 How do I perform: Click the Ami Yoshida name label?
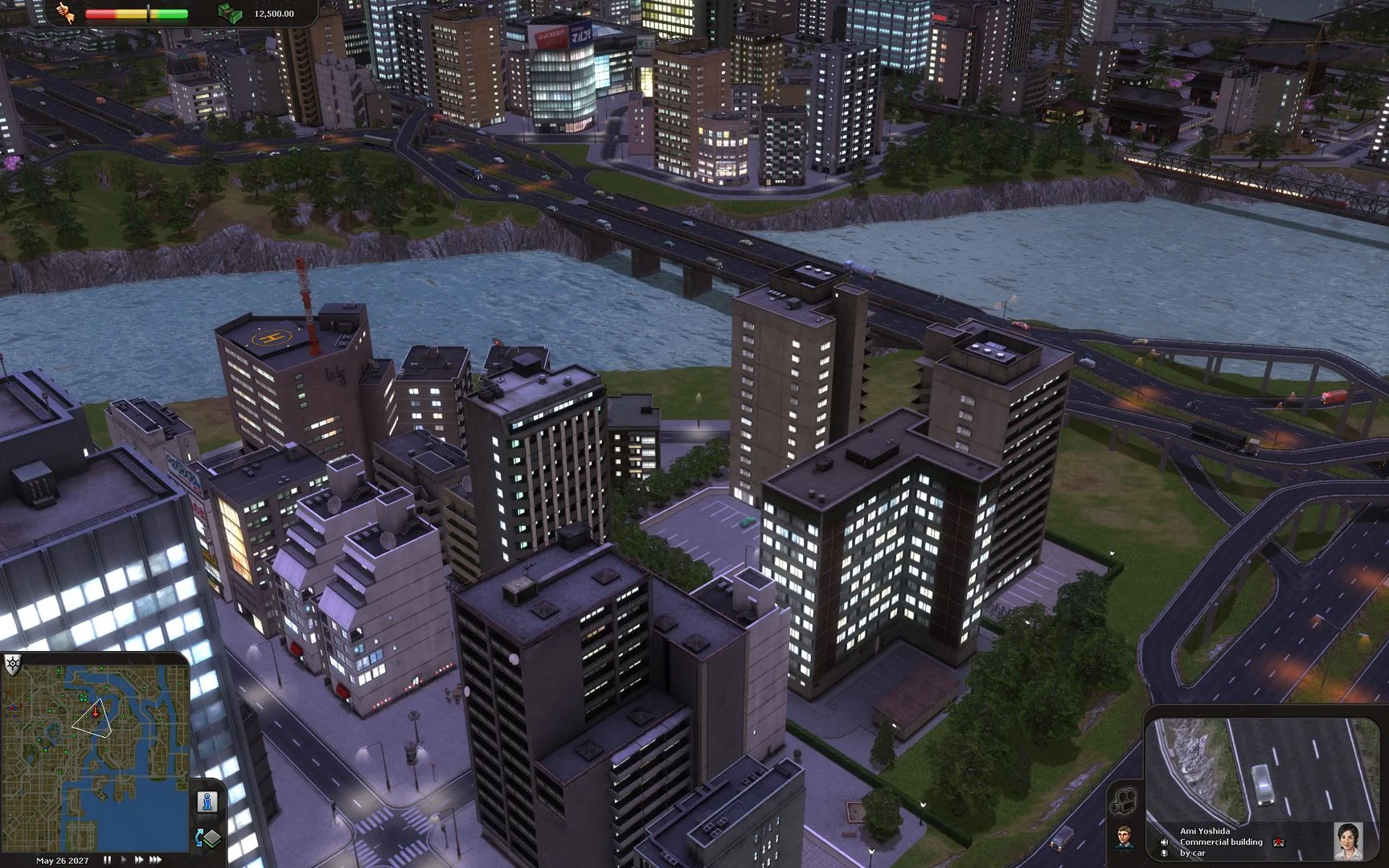click(x=1206, y=831)
